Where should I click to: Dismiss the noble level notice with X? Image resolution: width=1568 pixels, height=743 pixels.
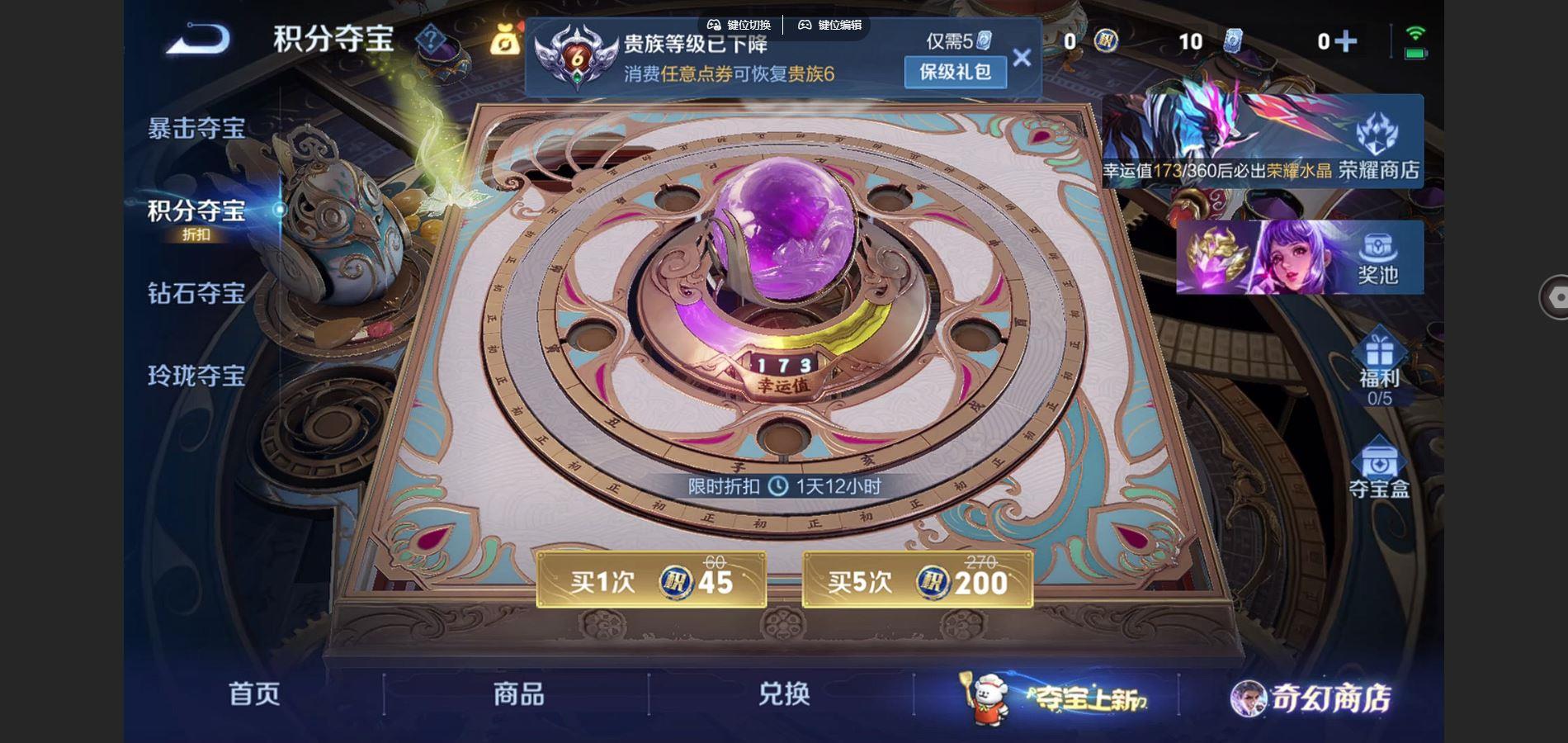click(x=1023, y=57)
